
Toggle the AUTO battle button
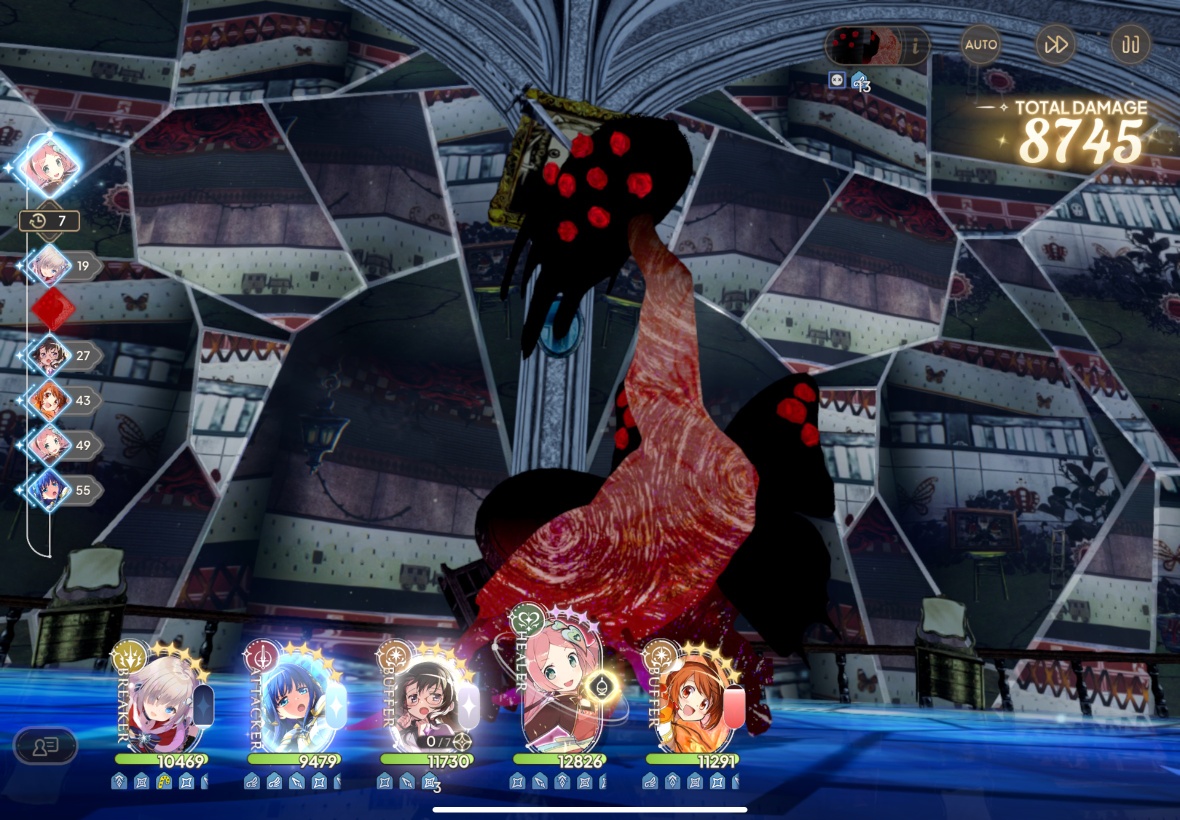click(980, 45)
